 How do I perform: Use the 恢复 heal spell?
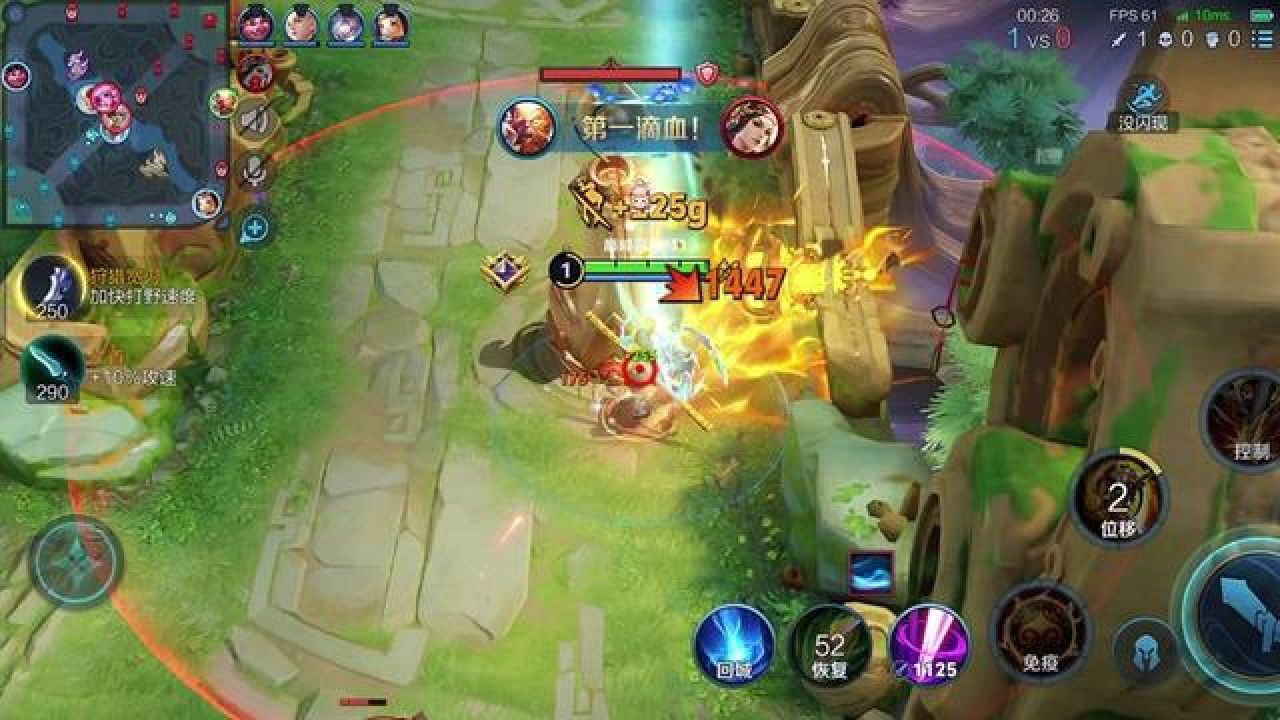click(x=829, y=645)
